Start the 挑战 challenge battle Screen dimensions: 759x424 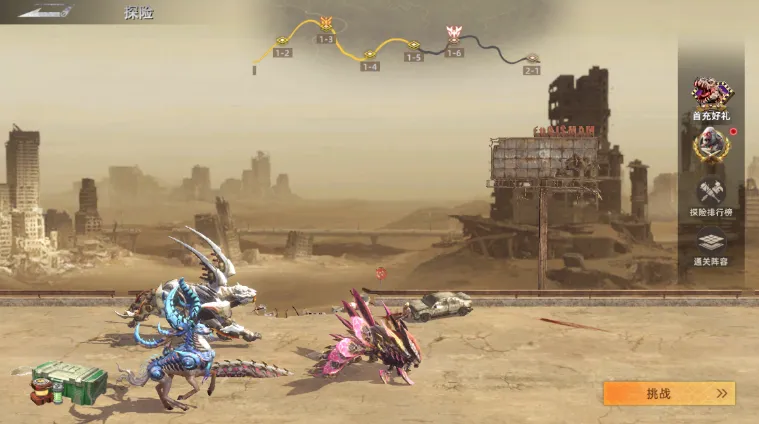pos(668,393)
